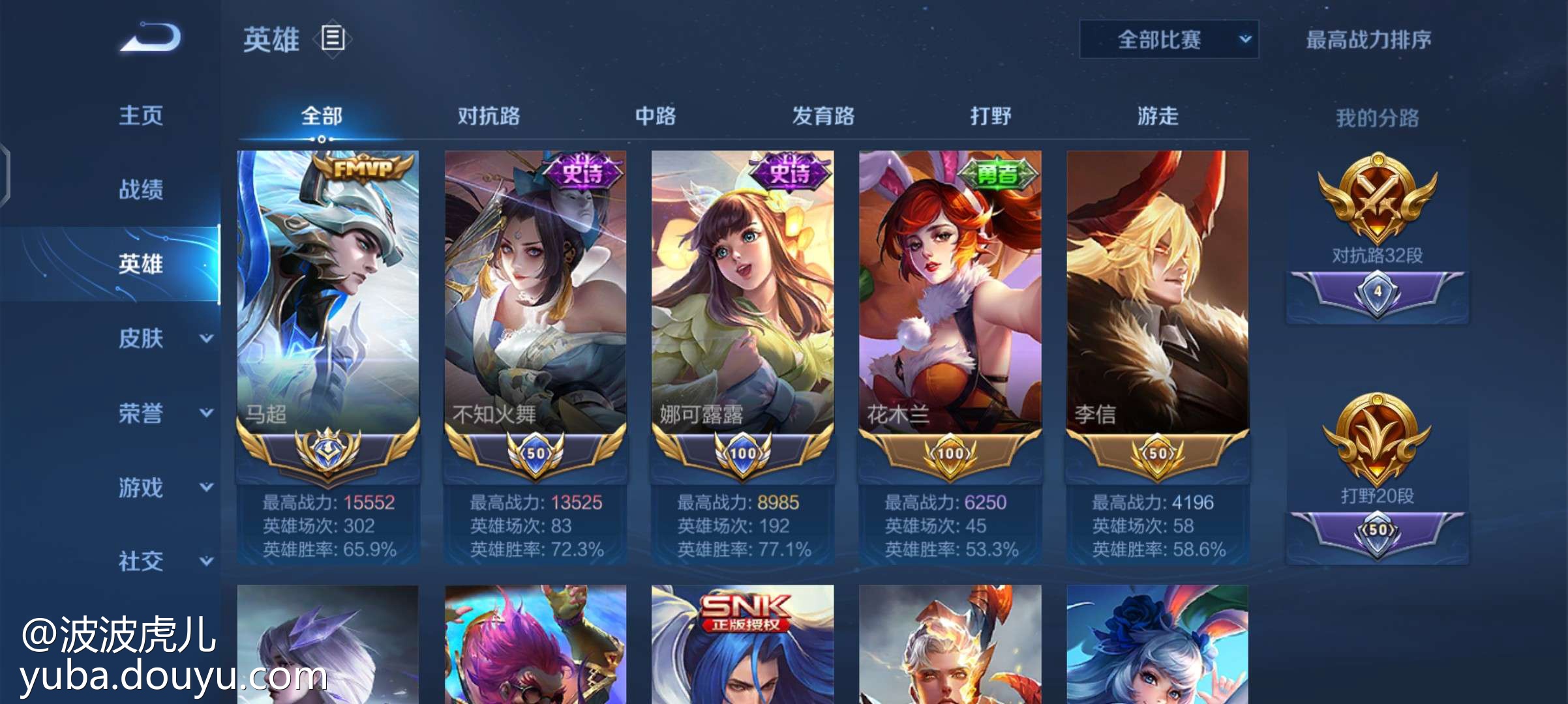View the 花木兰 hero card
This screenshot has height=704, width=1568.
point(950,293)
